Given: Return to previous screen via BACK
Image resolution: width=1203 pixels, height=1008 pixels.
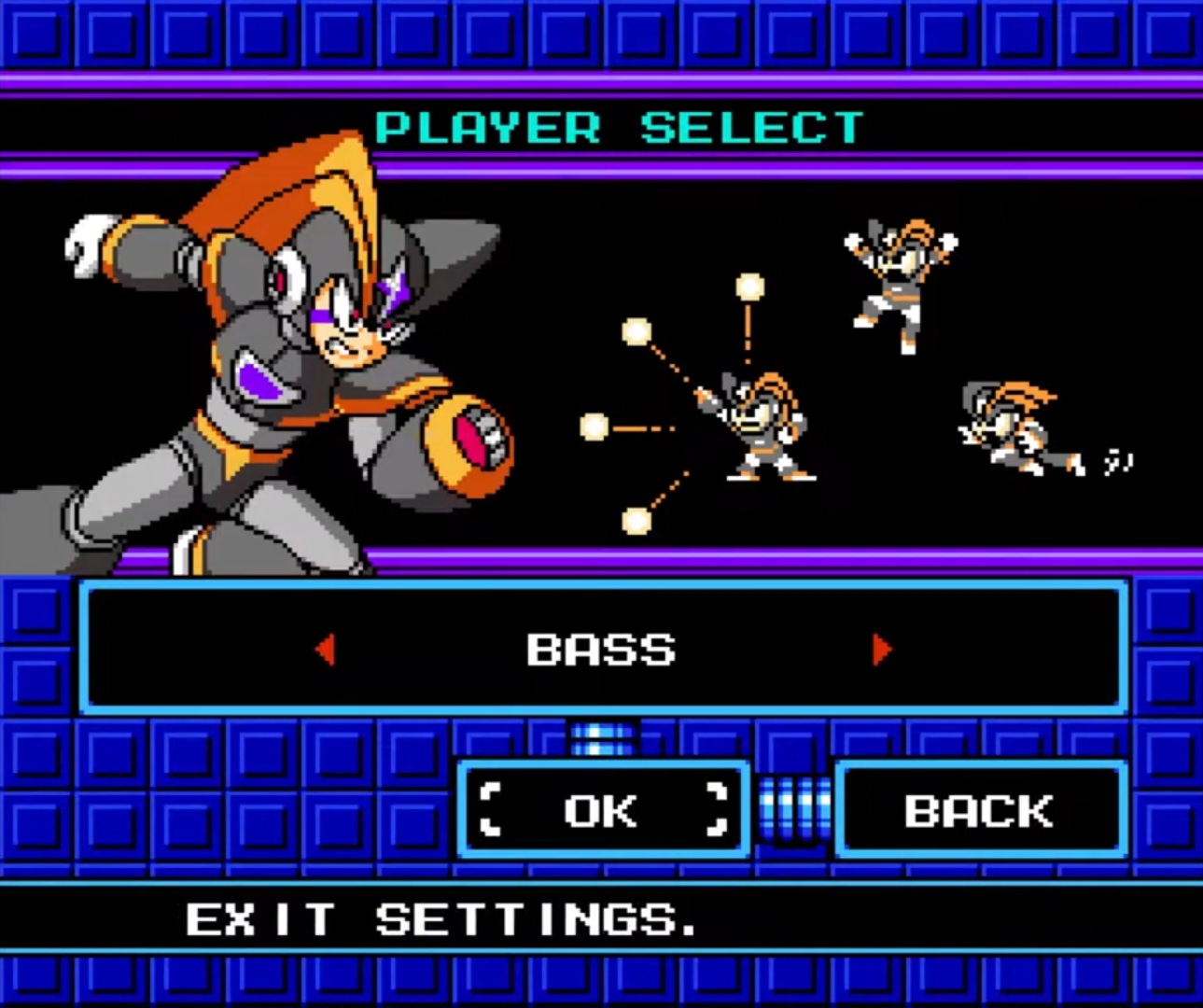Looking at the screenshot, I should click(x=979, y=809).
